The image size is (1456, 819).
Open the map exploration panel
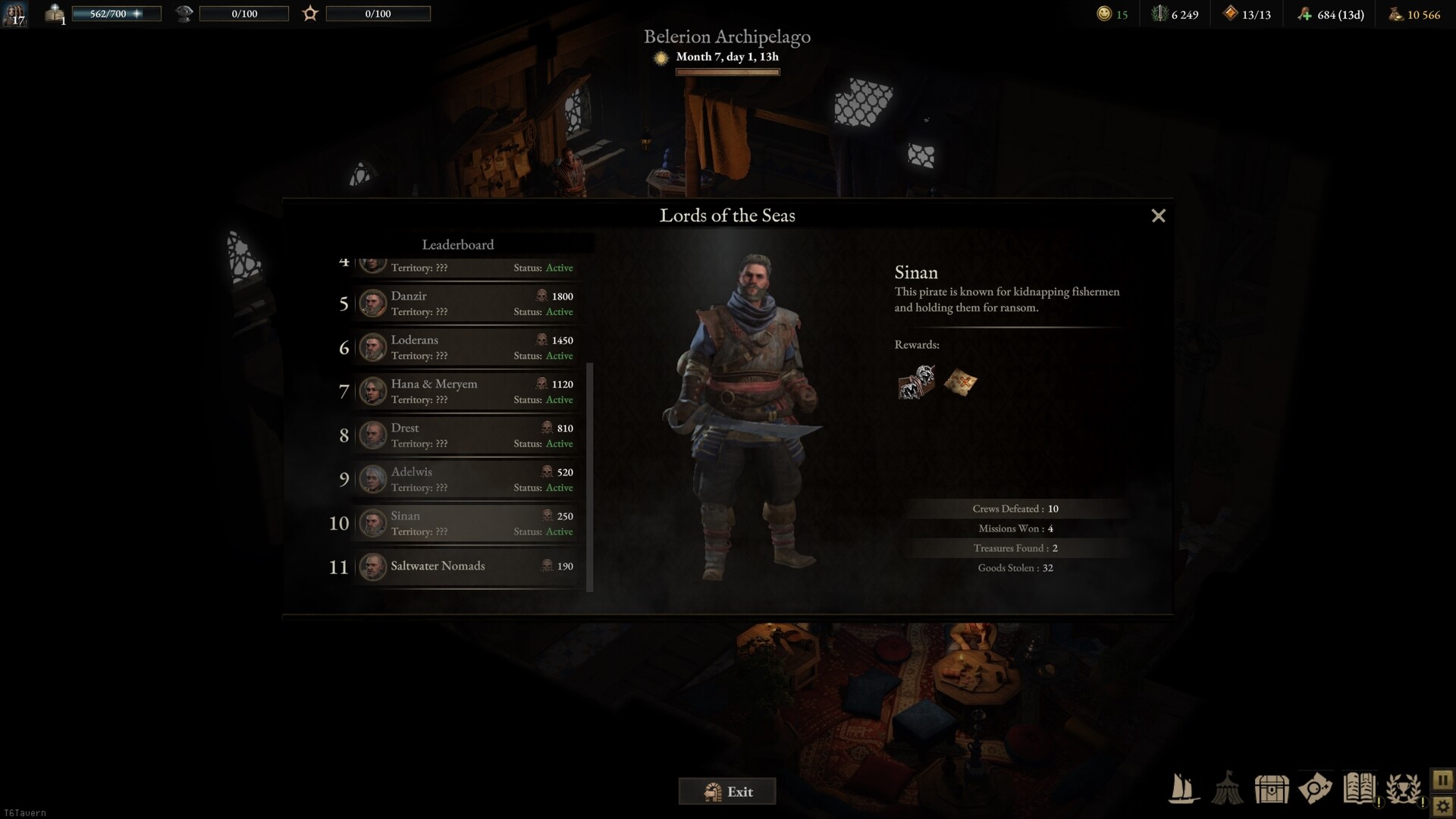[x=1317, y=789]
